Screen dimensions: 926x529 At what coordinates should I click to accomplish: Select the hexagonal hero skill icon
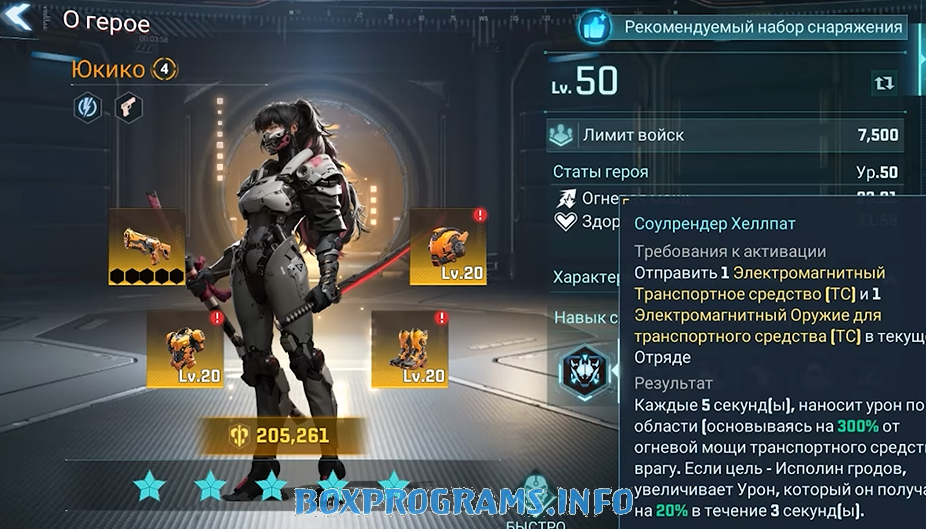(x=587, y=372)
